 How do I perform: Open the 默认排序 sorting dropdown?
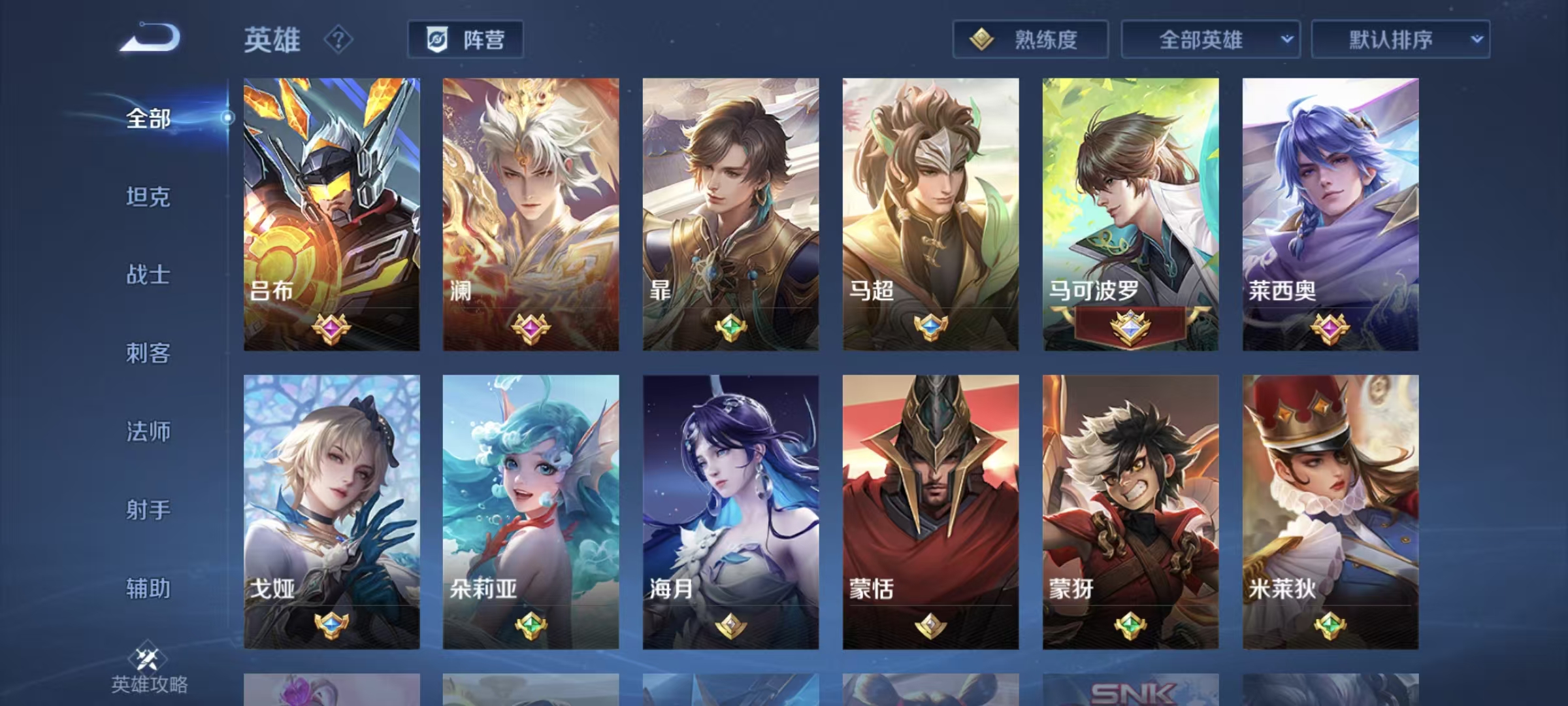pos(1400,40)
